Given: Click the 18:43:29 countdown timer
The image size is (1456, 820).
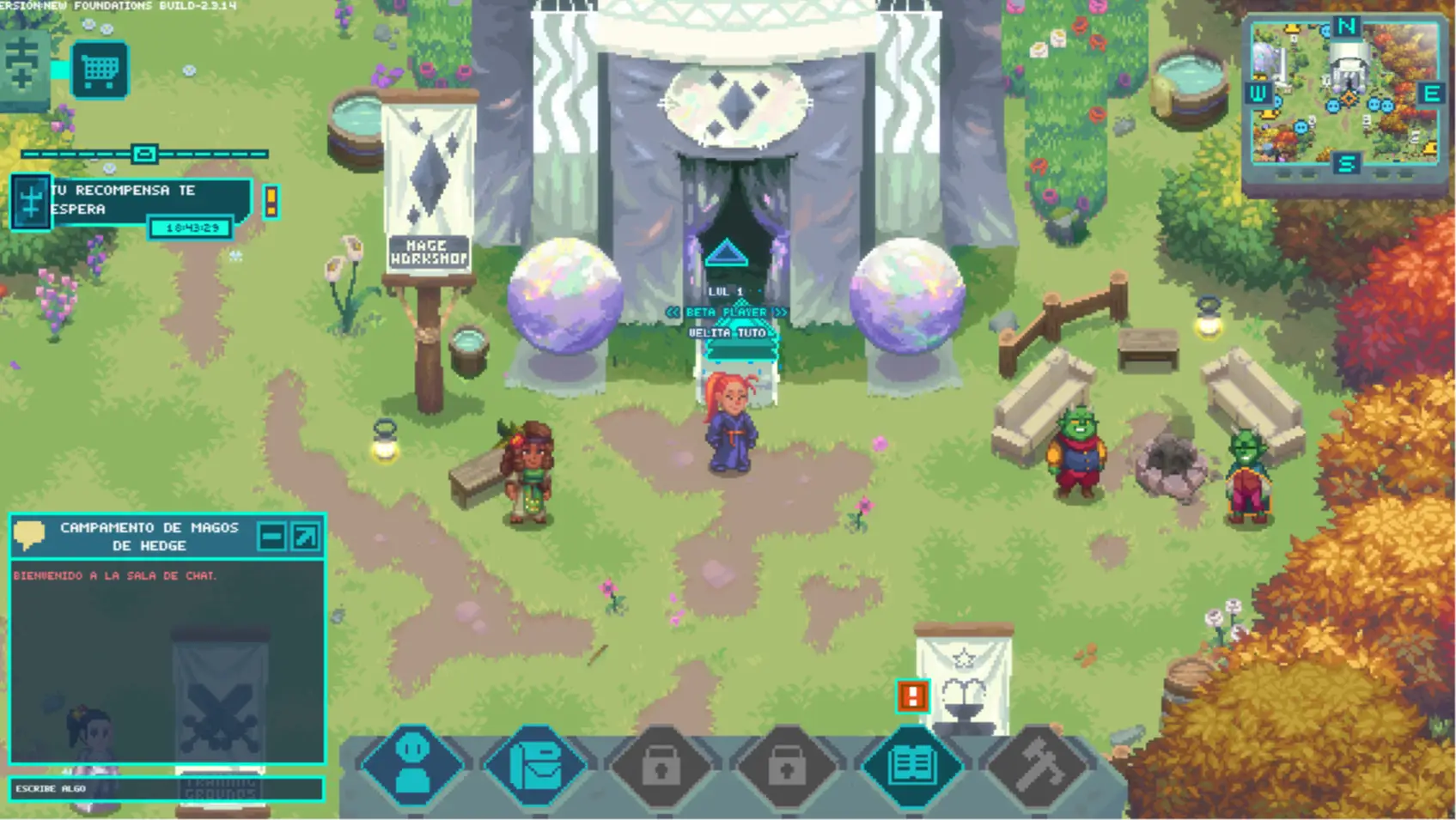Looking at the screenshot, I should coord(191,227).
